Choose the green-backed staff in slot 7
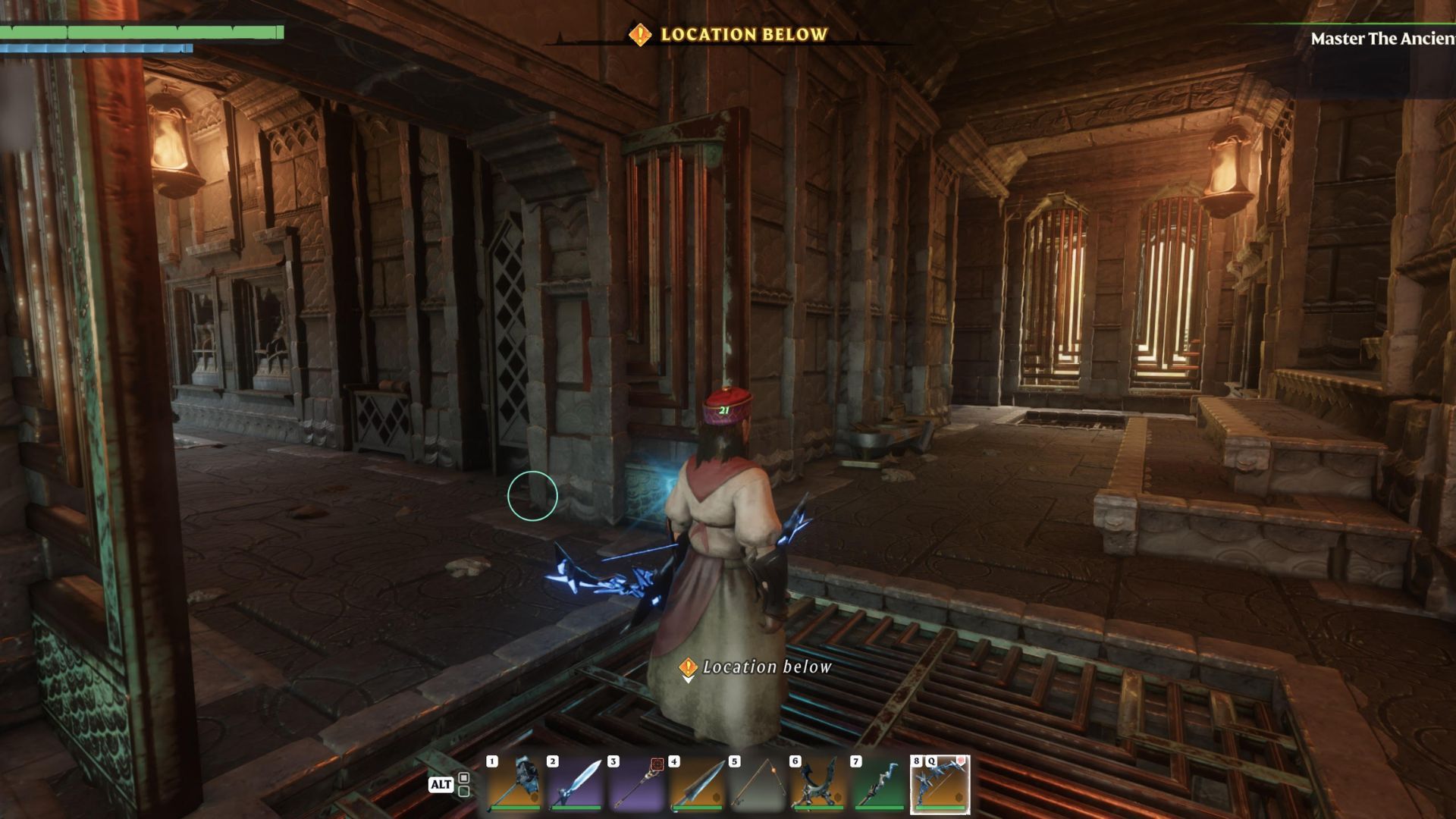This screenshot has height=819, width=1456. [x=879, y=784]
